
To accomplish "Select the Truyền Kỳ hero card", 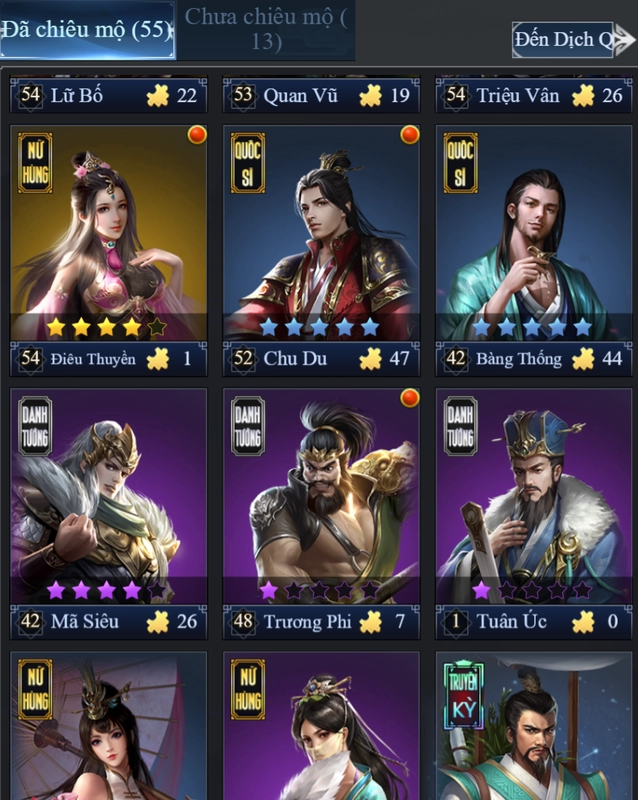I will pos(534,728).
